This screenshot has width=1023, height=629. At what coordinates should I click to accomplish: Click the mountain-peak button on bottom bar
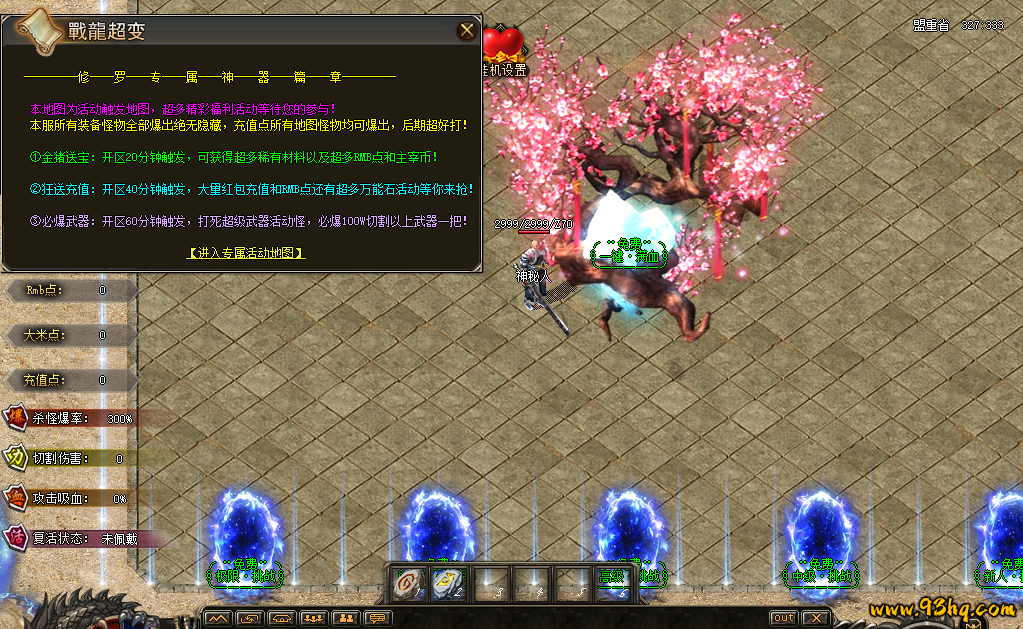217,618
